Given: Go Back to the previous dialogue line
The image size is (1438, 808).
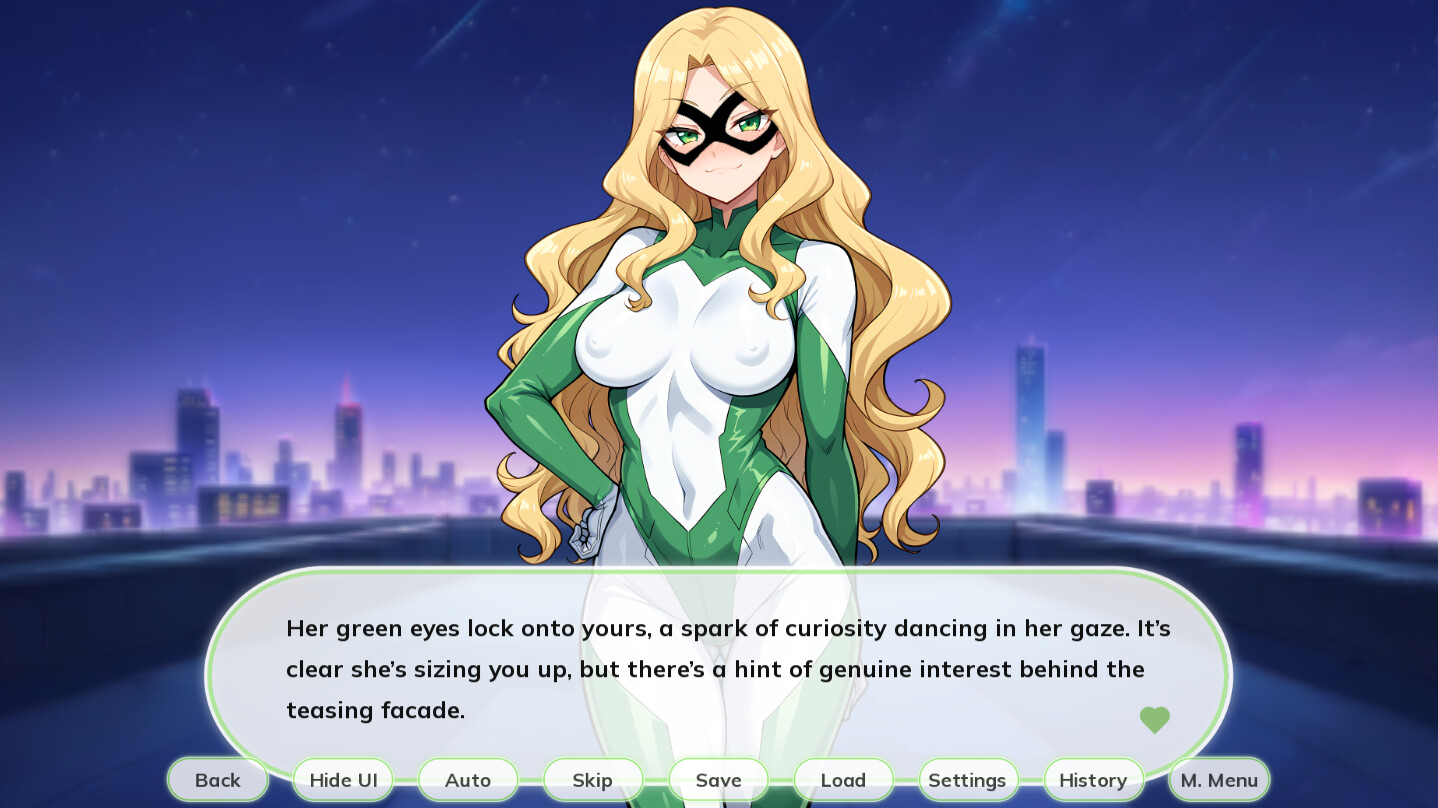Looking at the screenshot, I should [x=217, y=780].
